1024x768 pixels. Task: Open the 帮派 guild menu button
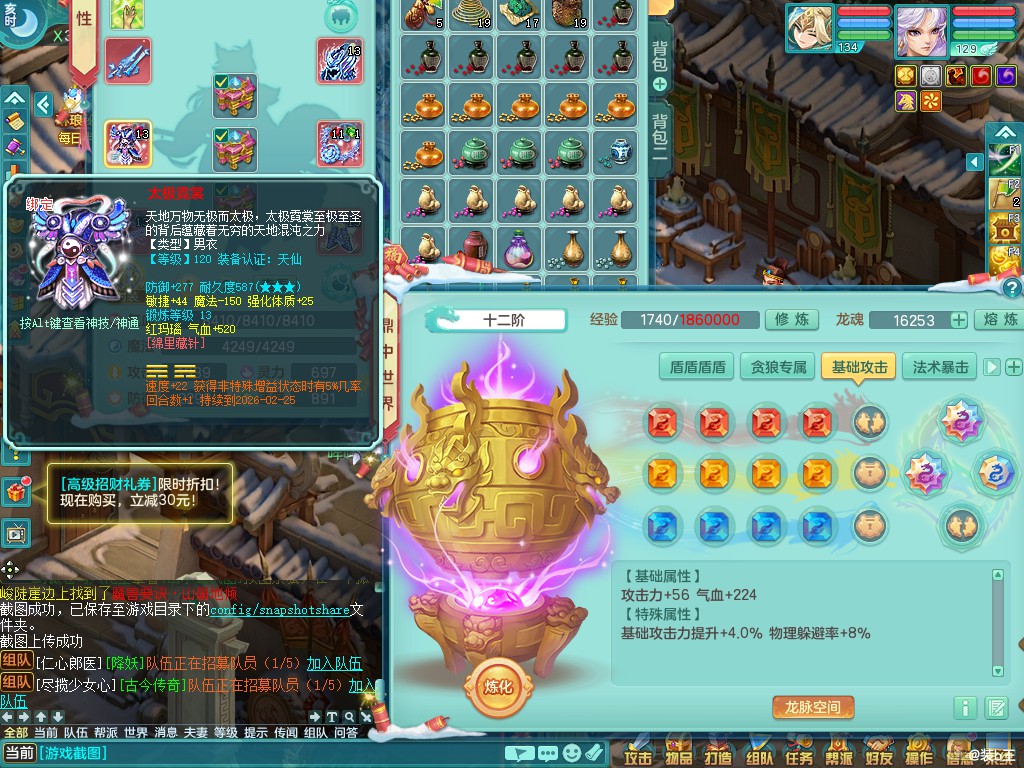coord(839,757)
